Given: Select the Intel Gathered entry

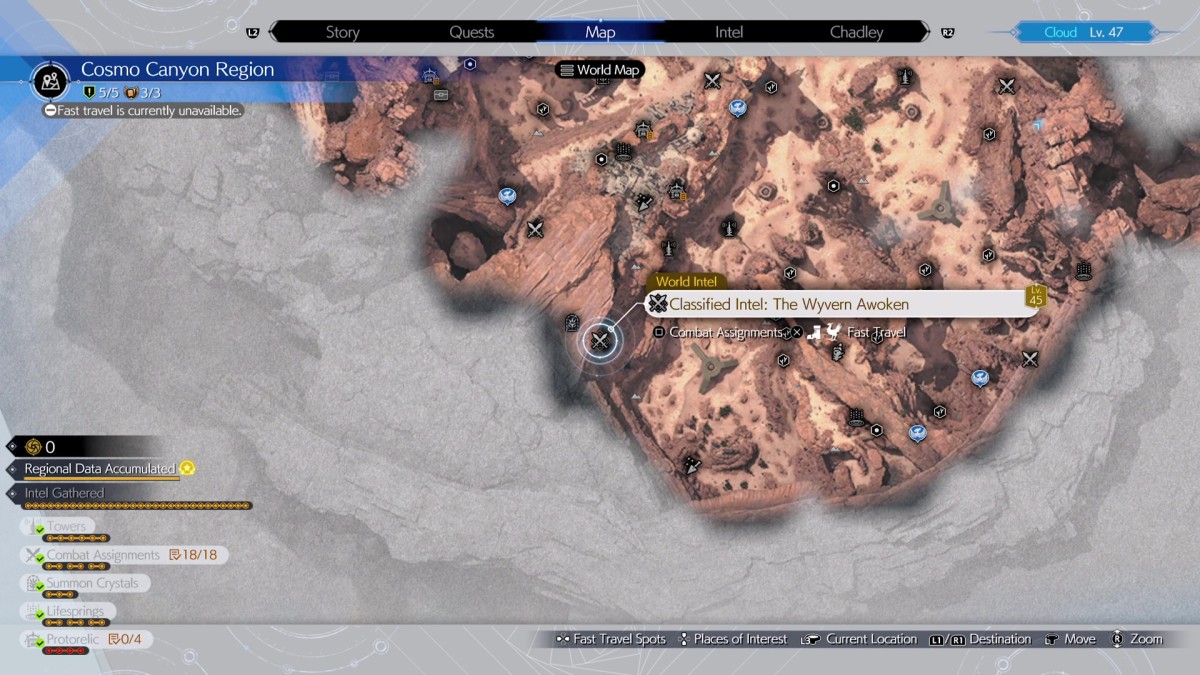Looking at the screenshot, I should coord(64,493).
